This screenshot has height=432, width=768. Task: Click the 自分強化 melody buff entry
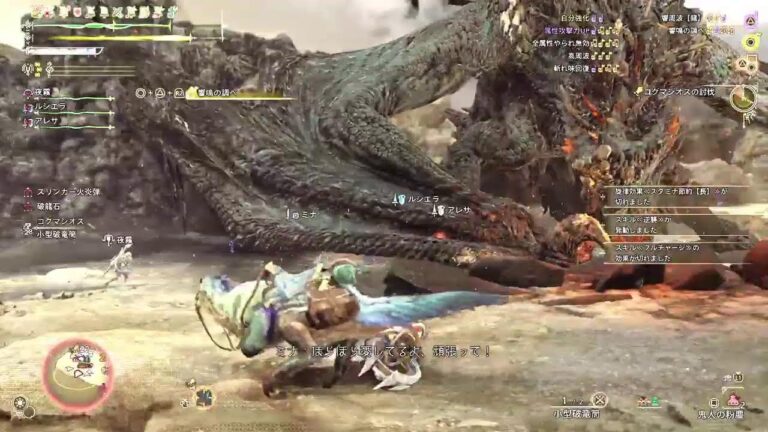[576, 19]
